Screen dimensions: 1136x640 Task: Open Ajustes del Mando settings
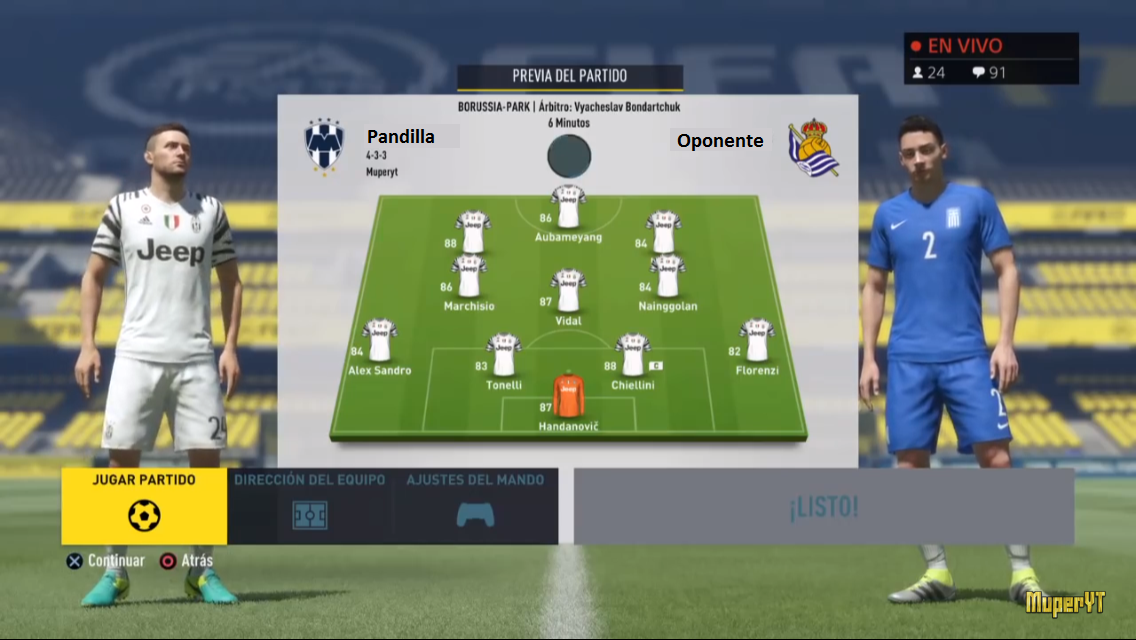(475, 506)
